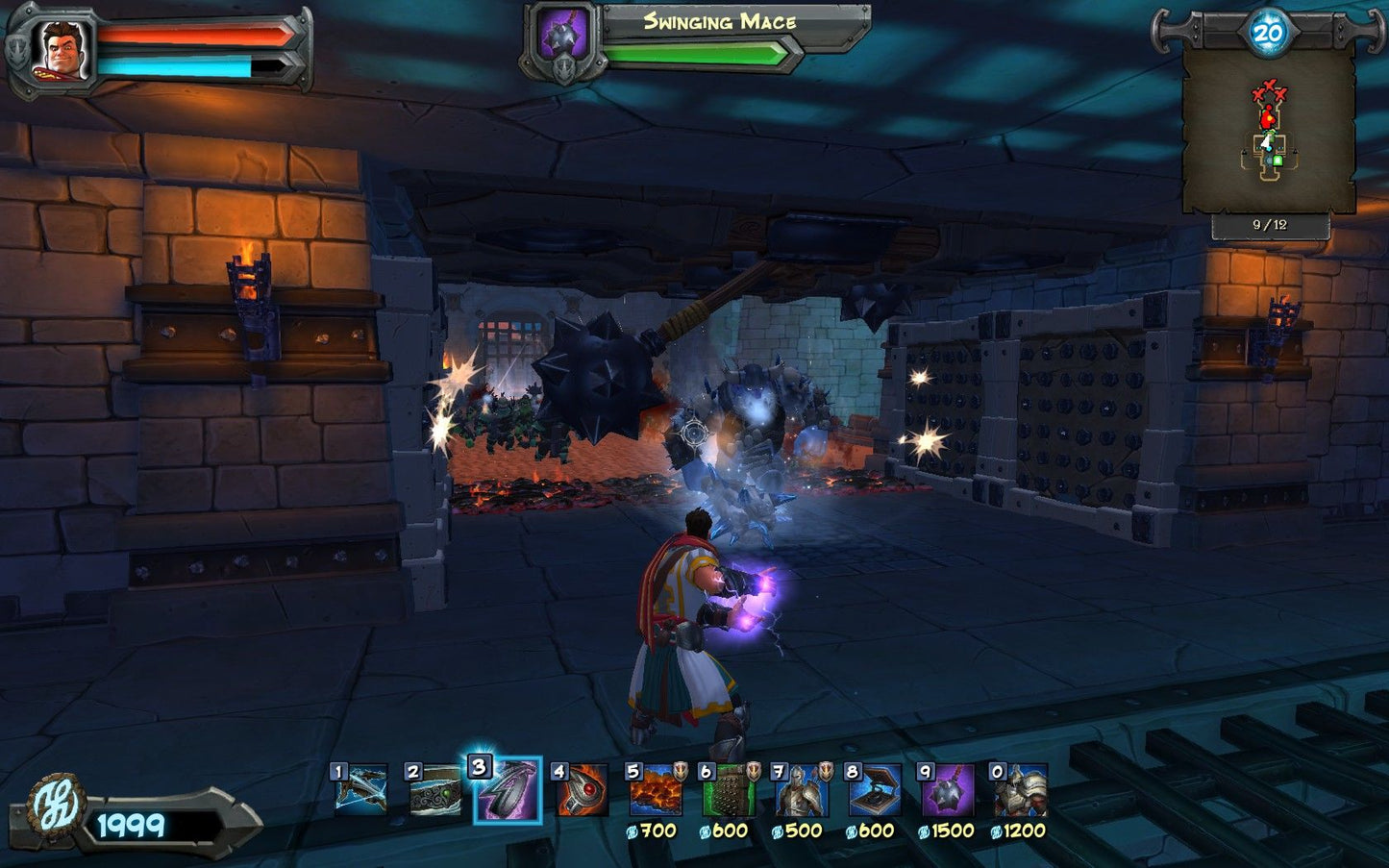1389x868 pixels.
Task: Click the dungeon minimap
Action: pyautogui.click(x=1268, y=132)
